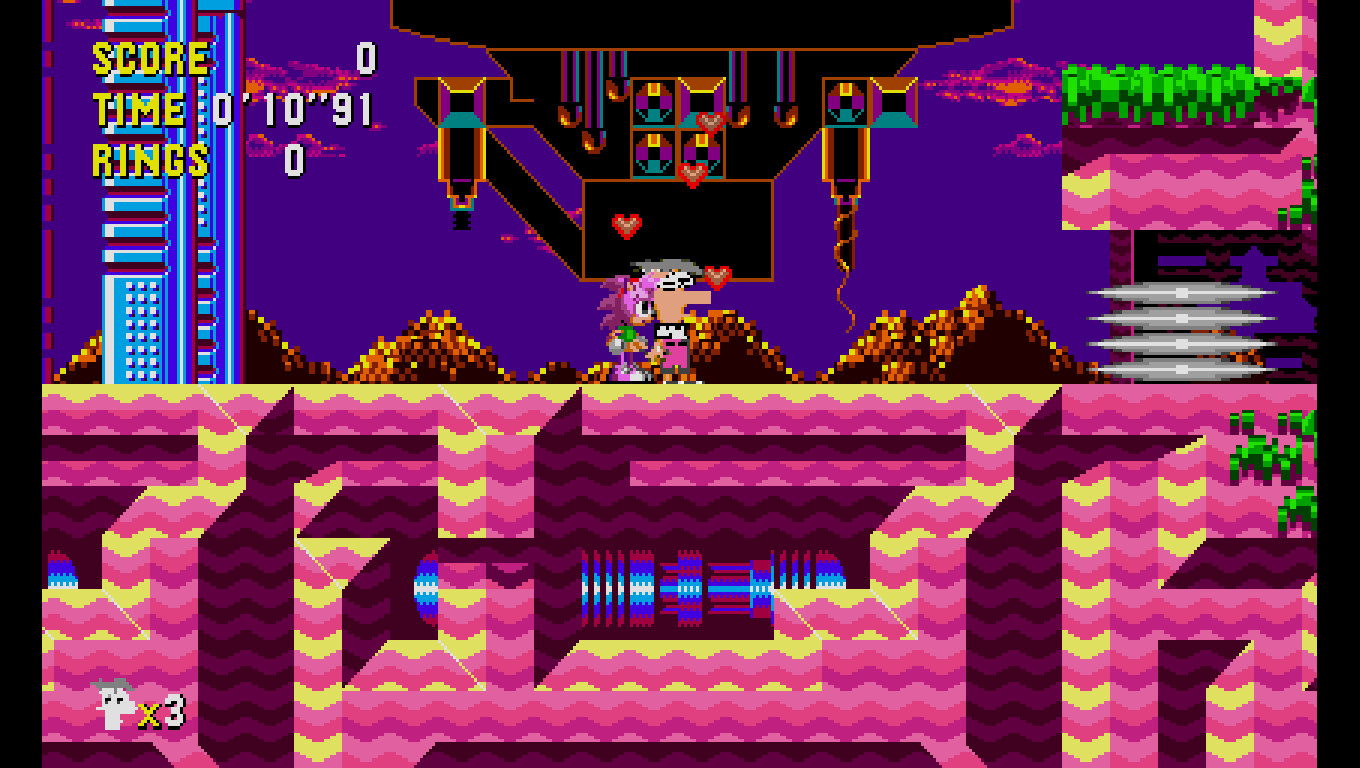Click the SCORE label in the HUD
The height and width of the screenshot is (768, 1360).
[x=148, y=58]
